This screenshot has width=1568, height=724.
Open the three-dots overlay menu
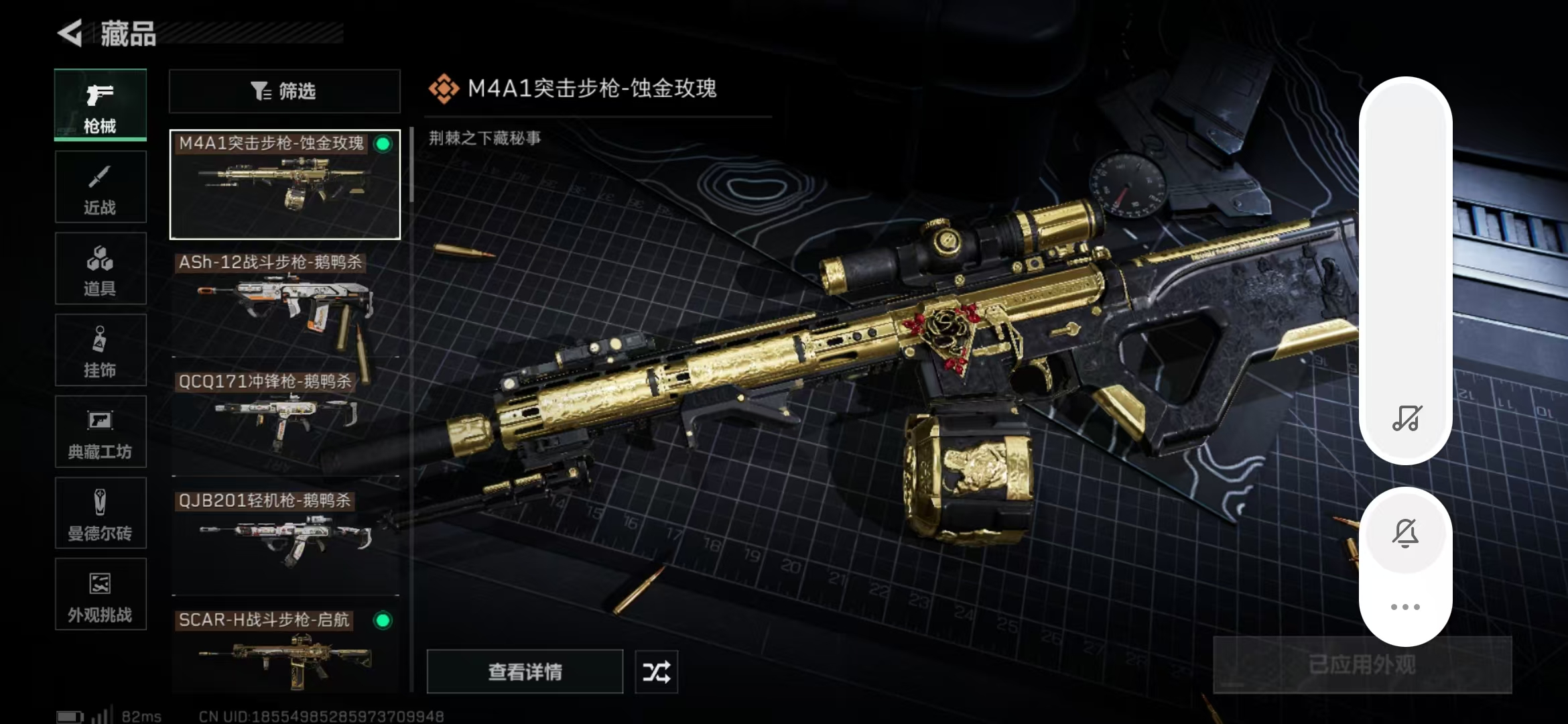[1405, 607]
